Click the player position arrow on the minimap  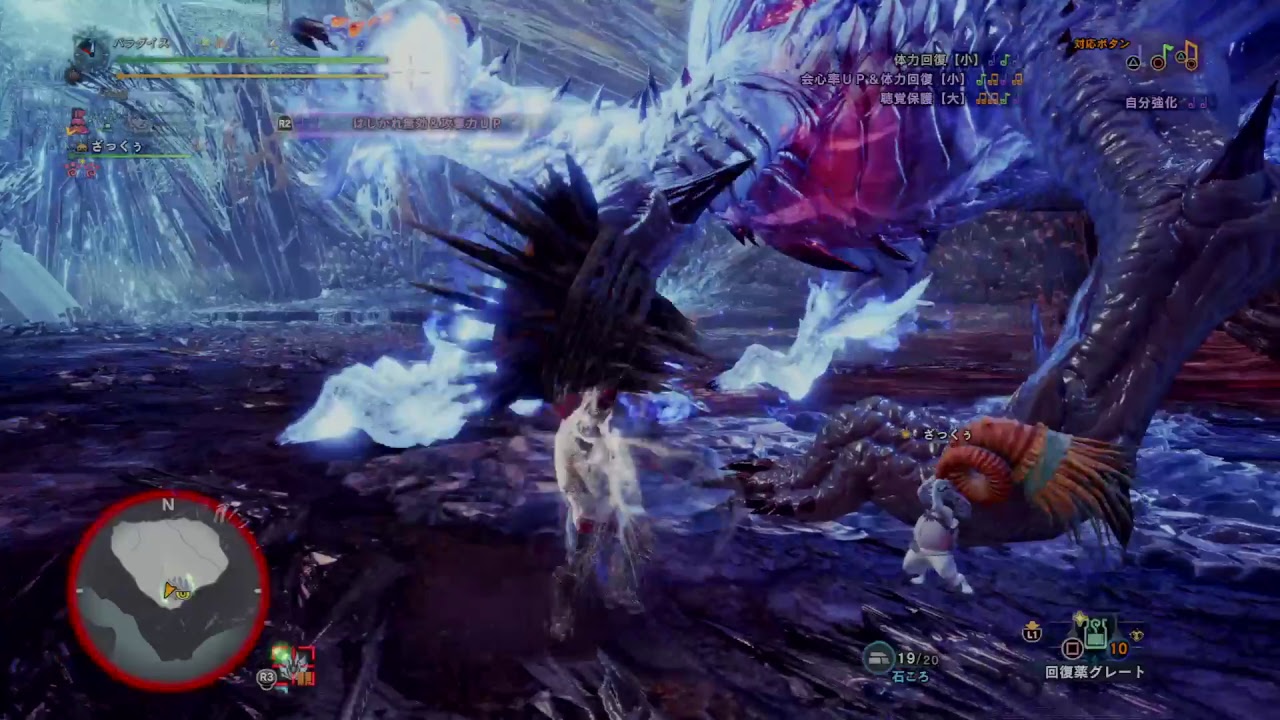[170, 590]
